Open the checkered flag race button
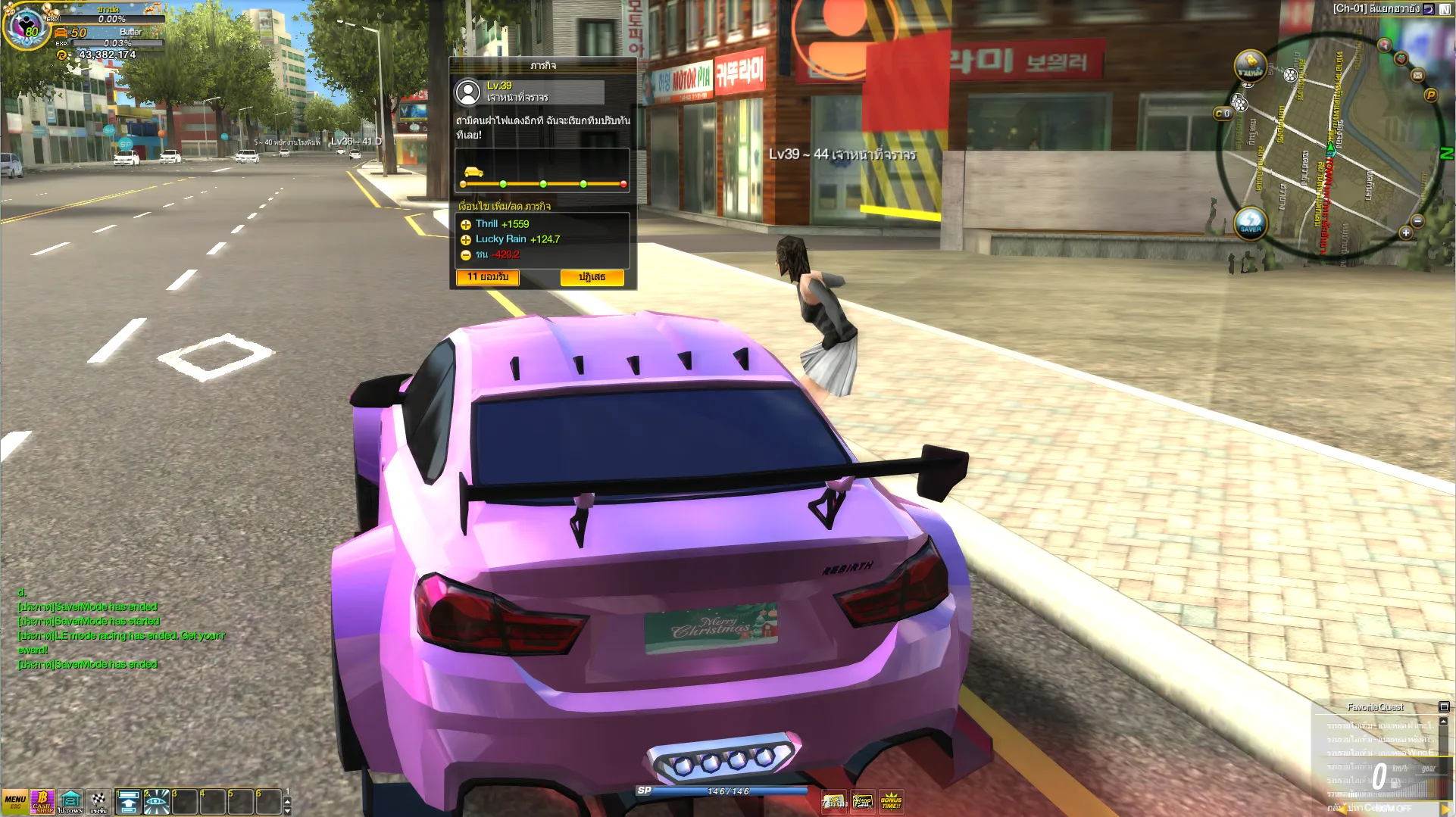 (x=98, y=801)
